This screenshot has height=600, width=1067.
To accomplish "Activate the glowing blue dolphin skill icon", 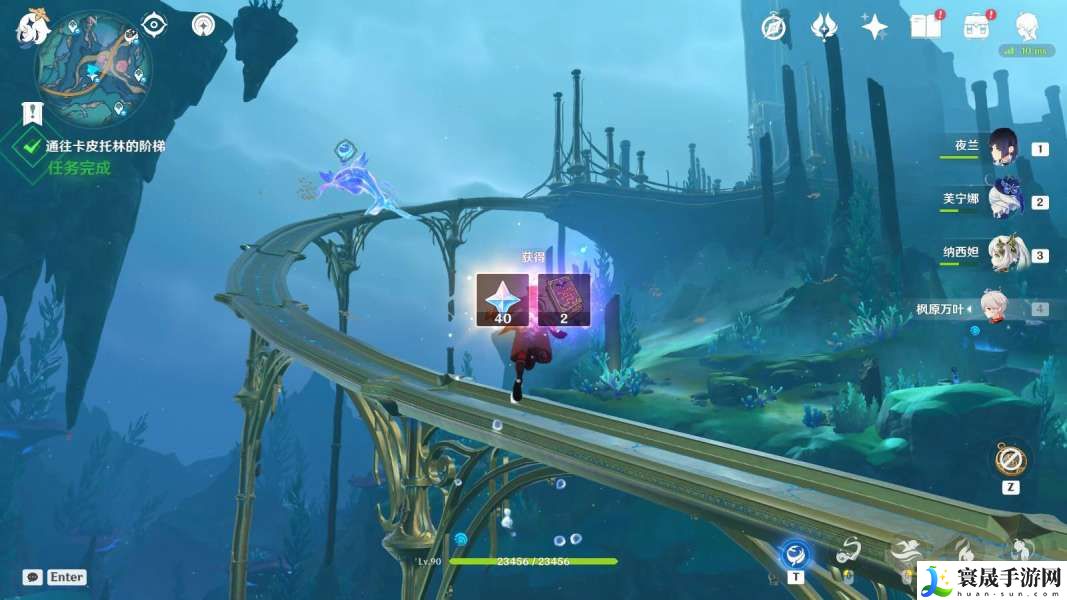I will point(795,553).
